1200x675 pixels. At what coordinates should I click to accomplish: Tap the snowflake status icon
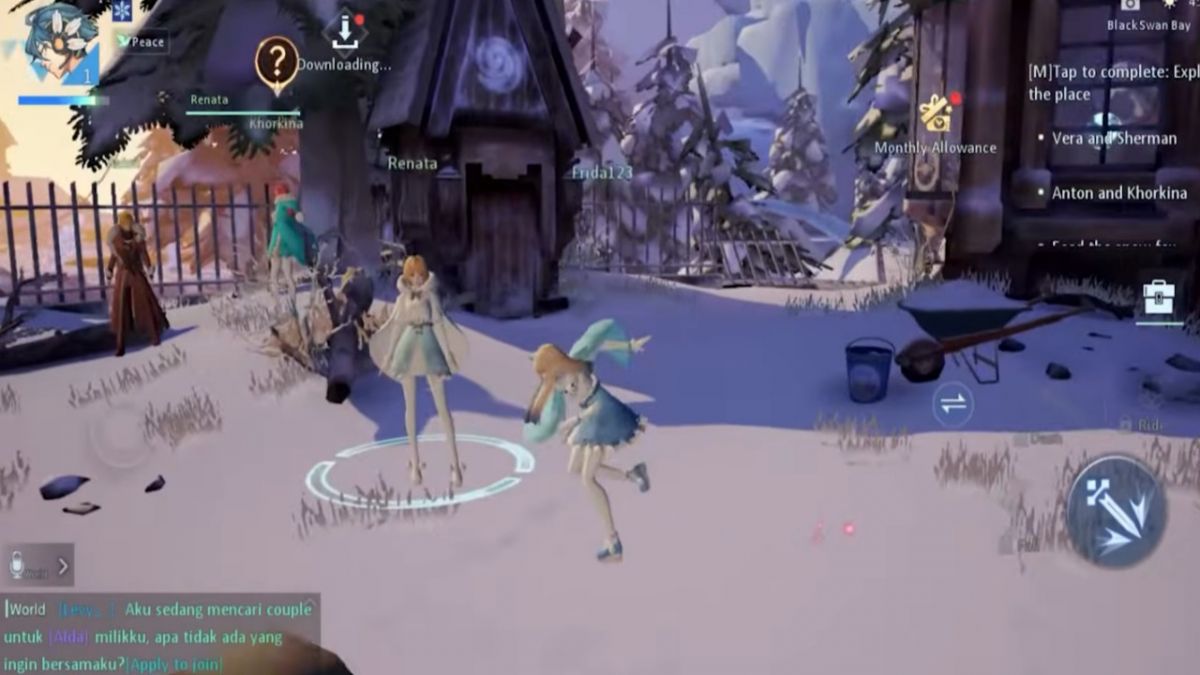(x=122, y=11)
